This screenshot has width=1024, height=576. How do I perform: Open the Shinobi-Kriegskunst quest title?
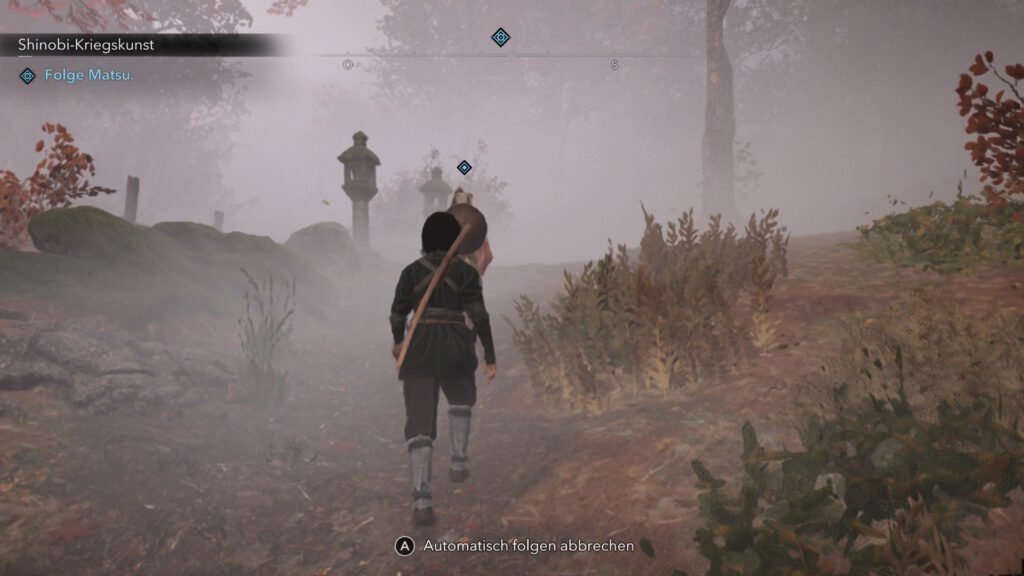pos(86,45)
